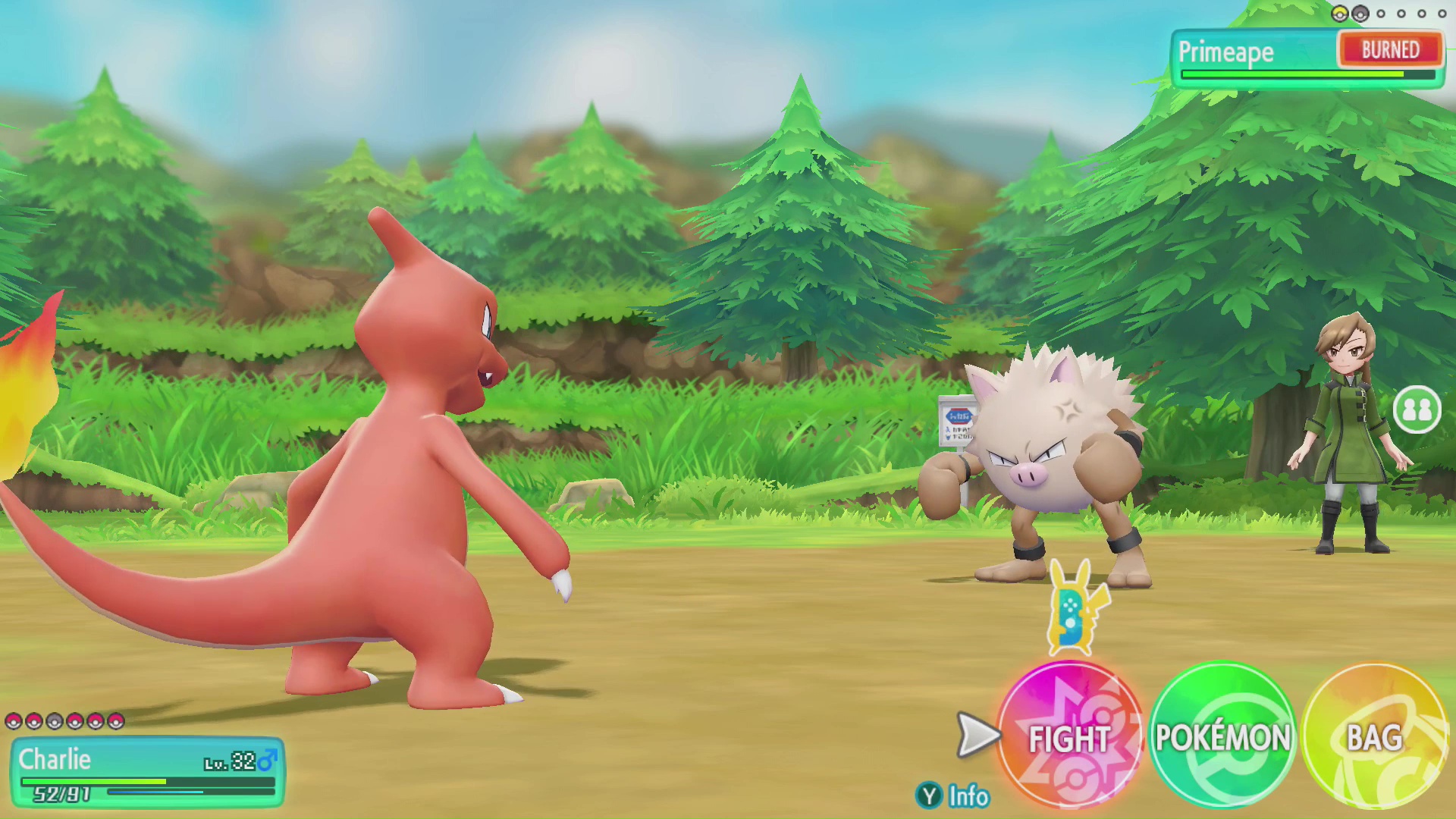The width and height of the screenshot is (1456, 819).
Task: Open the POKÉMON party menu
Action: (1222, 736)
